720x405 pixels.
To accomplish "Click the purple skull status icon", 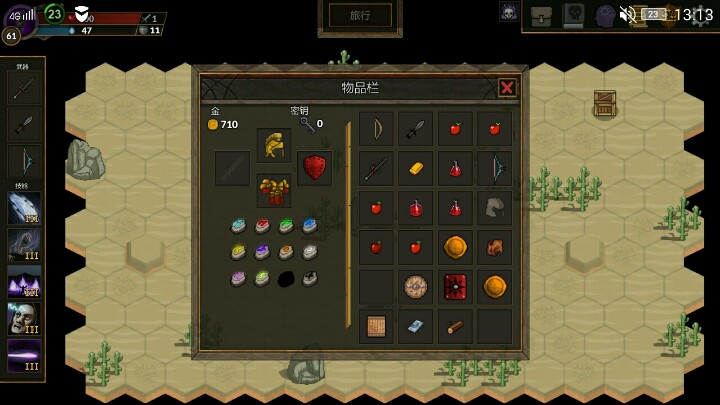I will pyautogui.click(x=509, y=11).
